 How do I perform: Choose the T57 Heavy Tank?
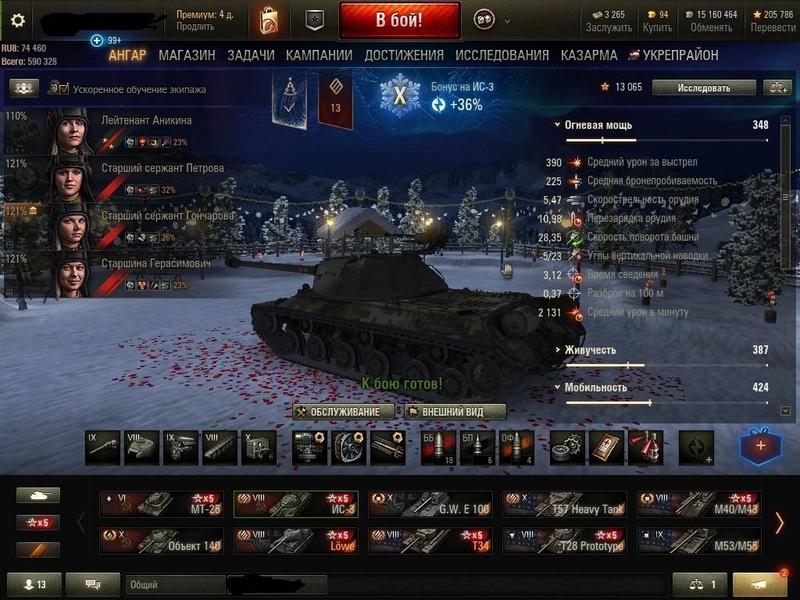pyautogui.click(x=565, y=503)
